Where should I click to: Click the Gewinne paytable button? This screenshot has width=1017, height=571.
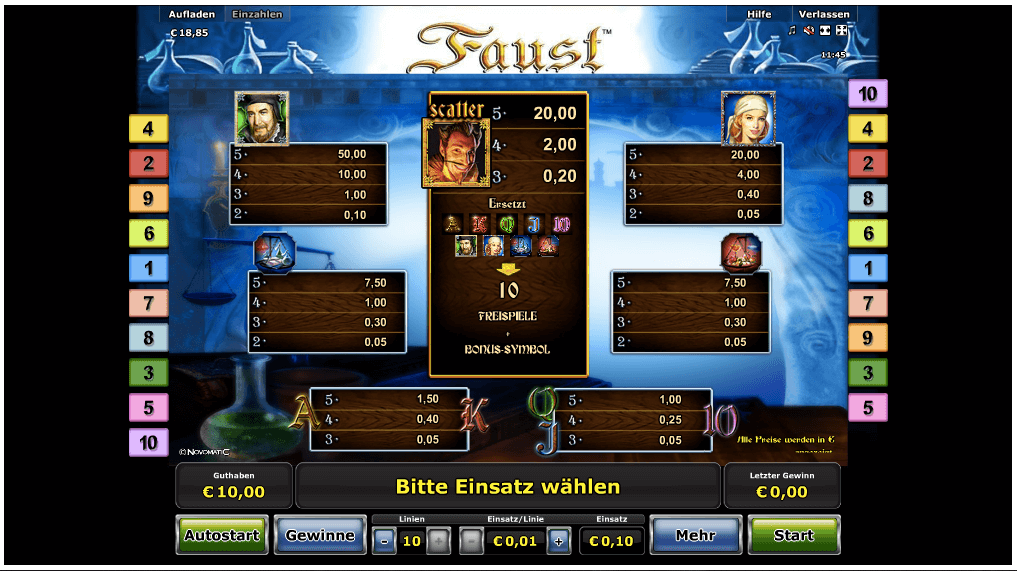point(320,535)
